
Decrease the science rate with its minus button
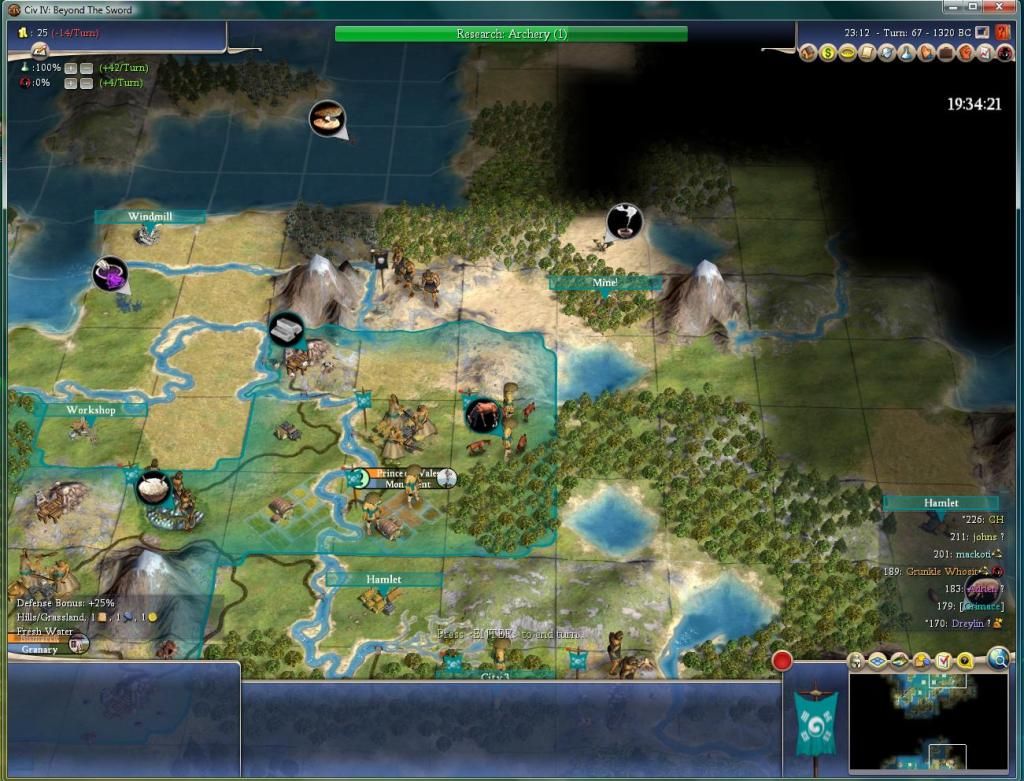[x=87, y=68]
